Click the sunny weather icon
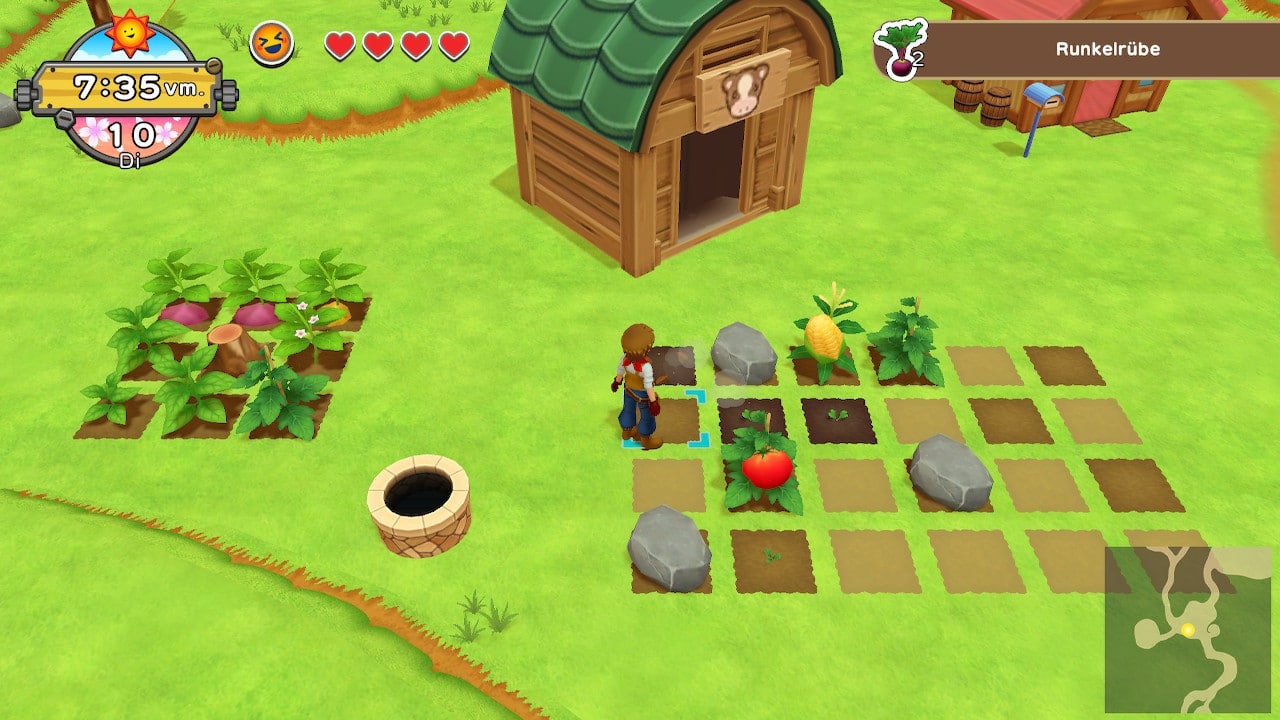The image size is (1280, 720). tap(130, 32)
